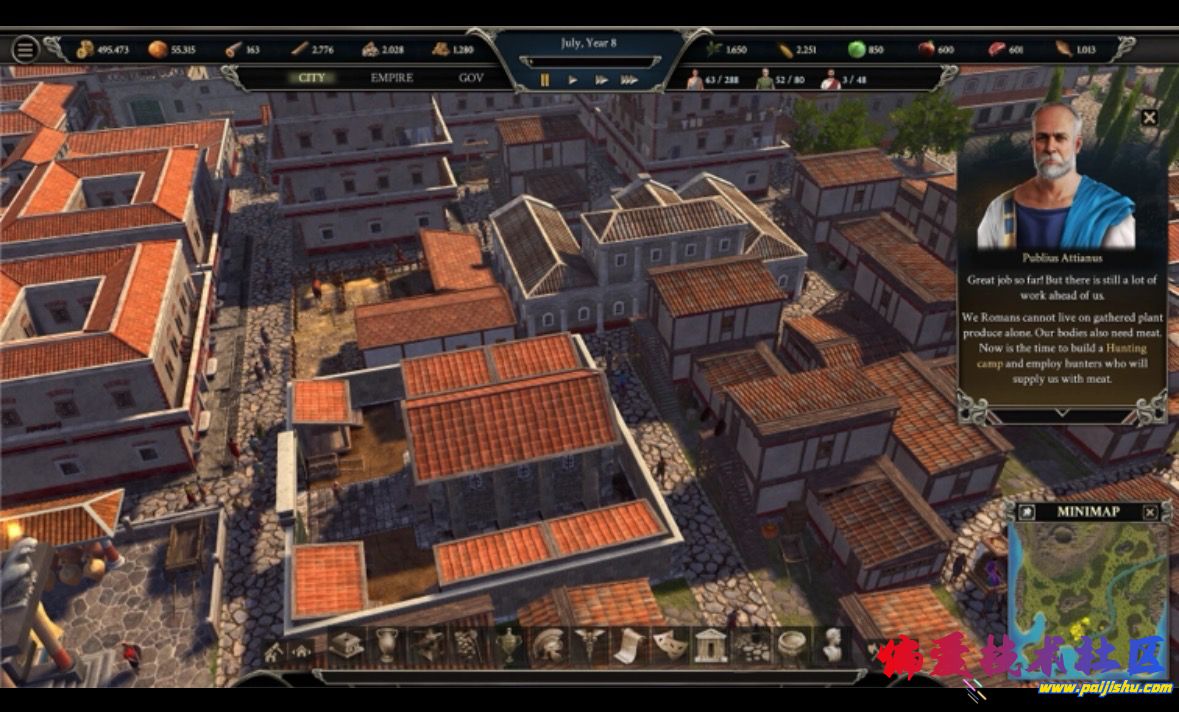Open the main hamburger menu
The height and width of the screenshot is (712, 1179).
25,49
